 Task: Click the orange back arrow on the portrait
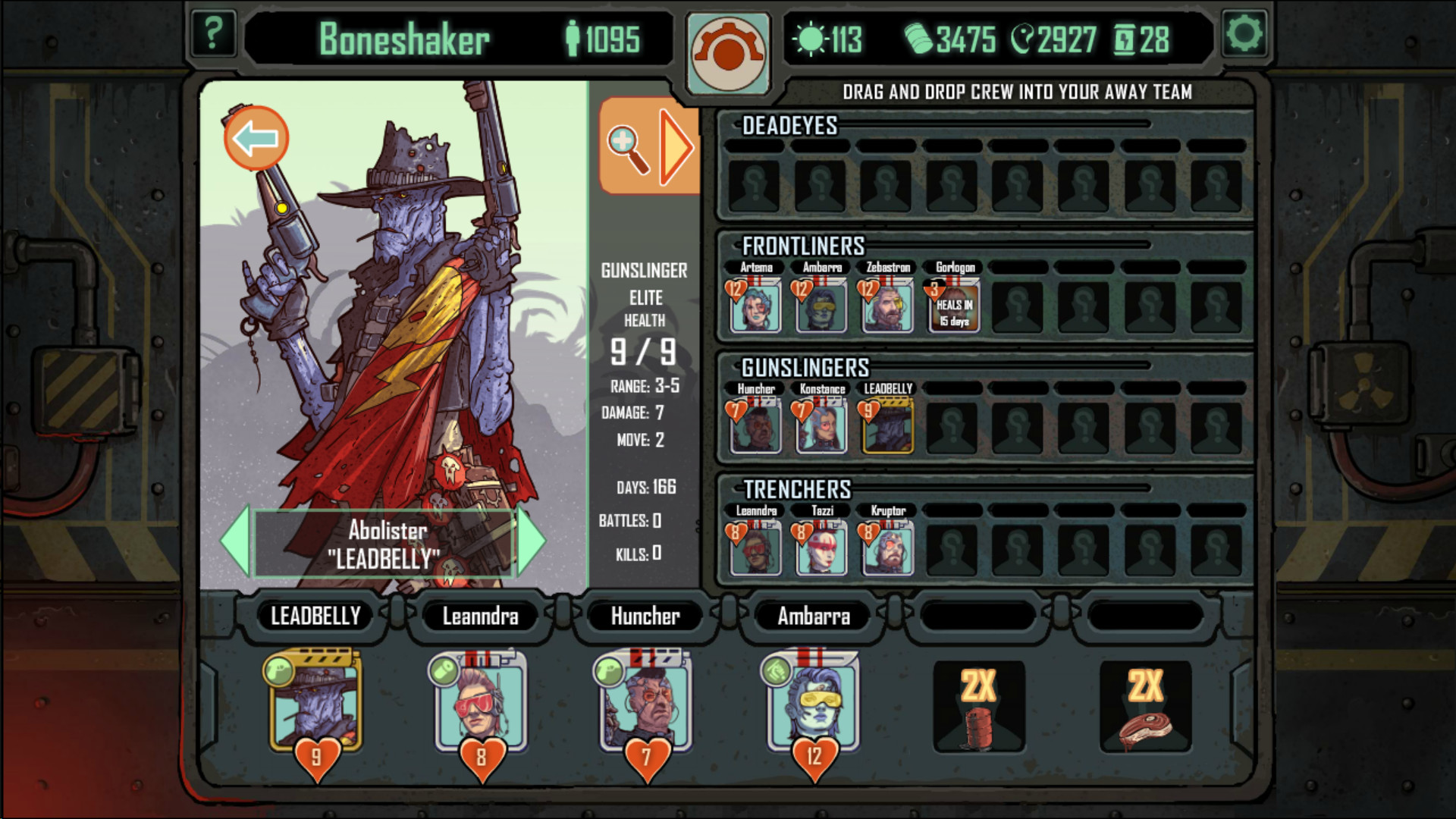[x=256, y=136]
